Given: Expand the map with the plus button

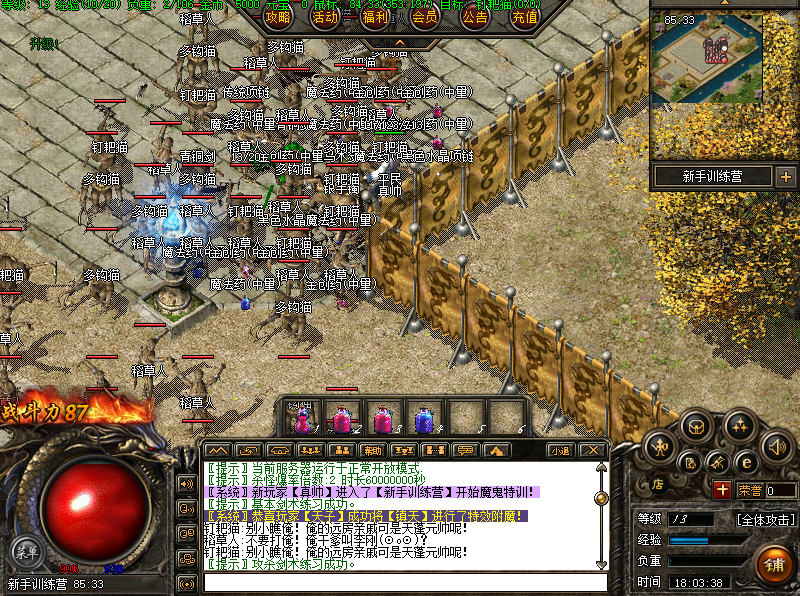Looking at the screenshot, I should (785, 177).
